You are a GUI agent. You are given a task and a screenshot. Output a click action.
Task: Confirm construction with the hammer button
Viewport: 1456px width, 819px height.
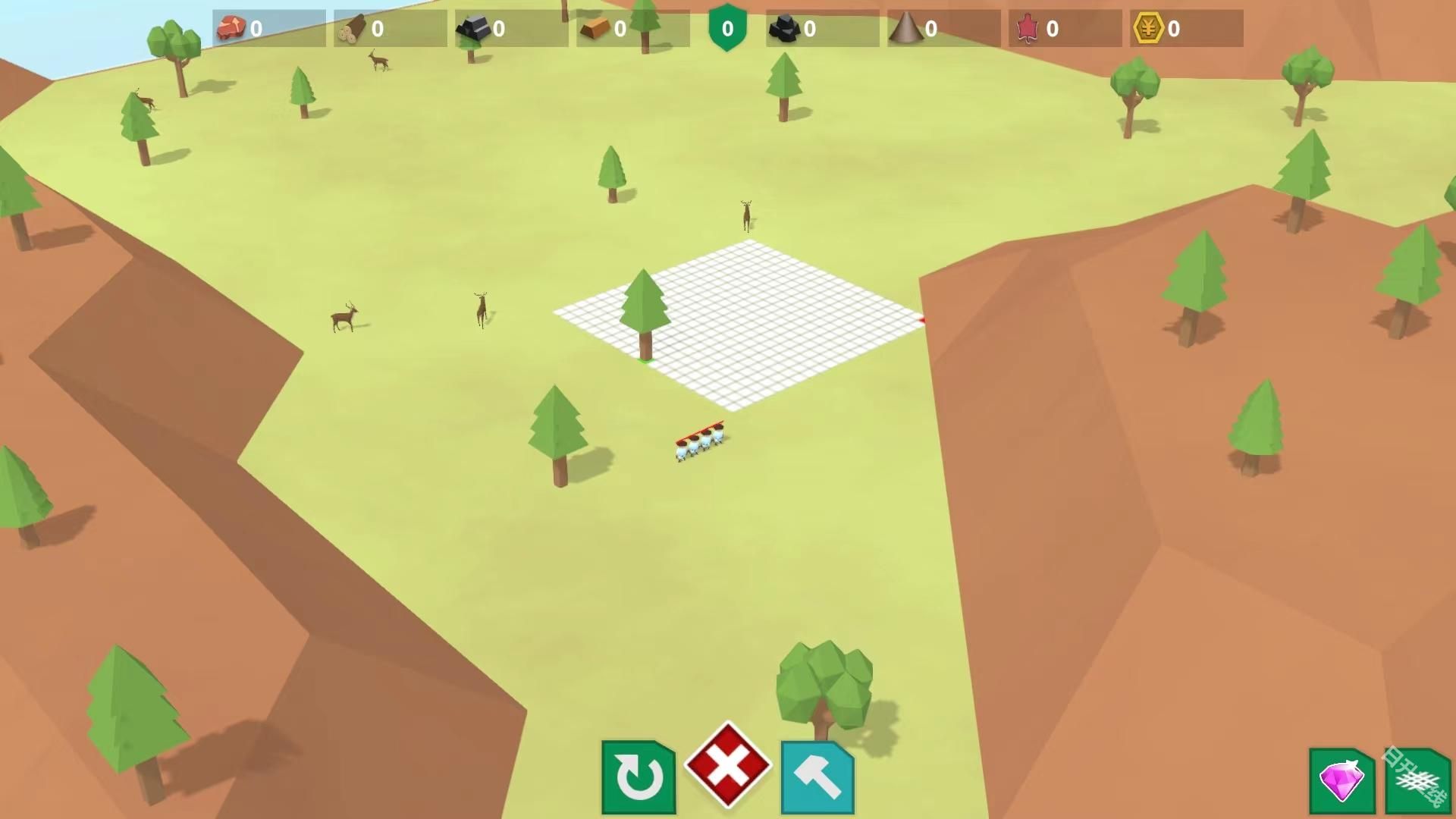[x=817, y=777]
